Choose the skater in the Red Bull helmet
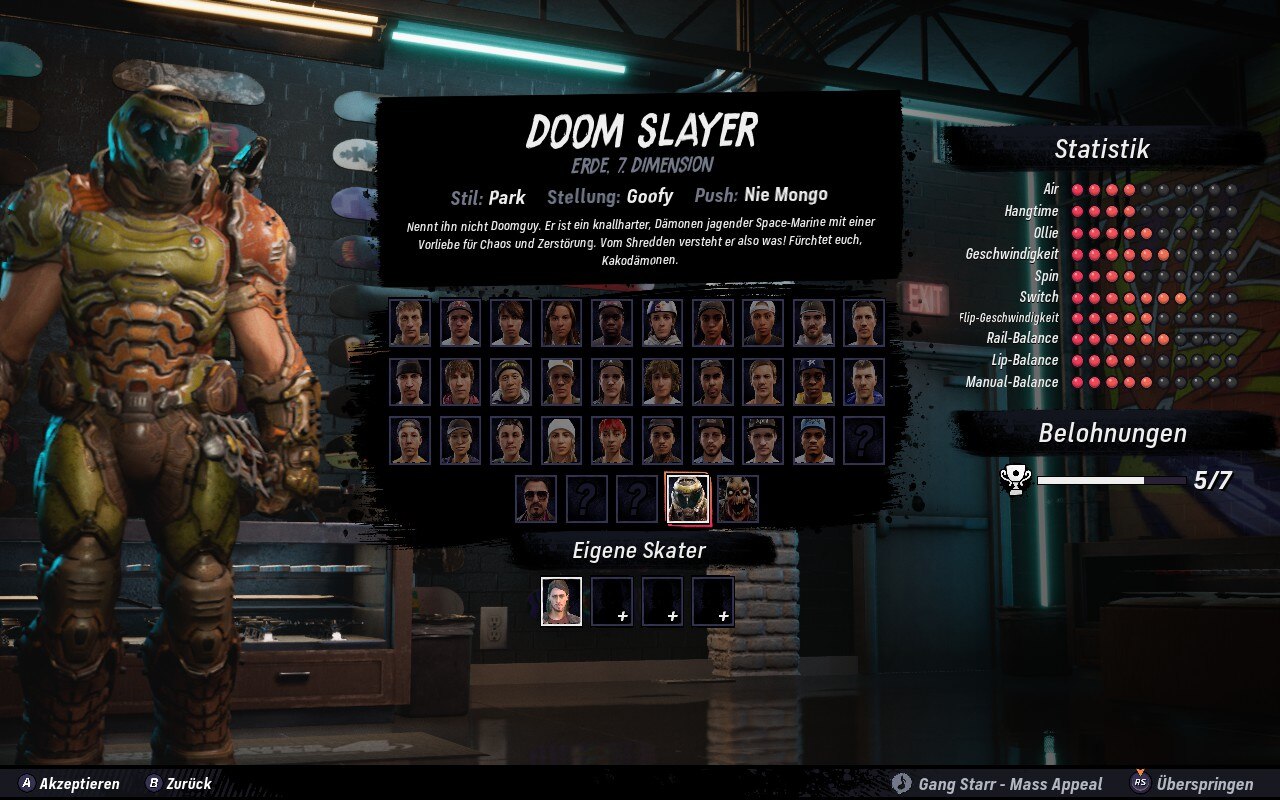Screen dimensions: 1280x800 (662, 322)
